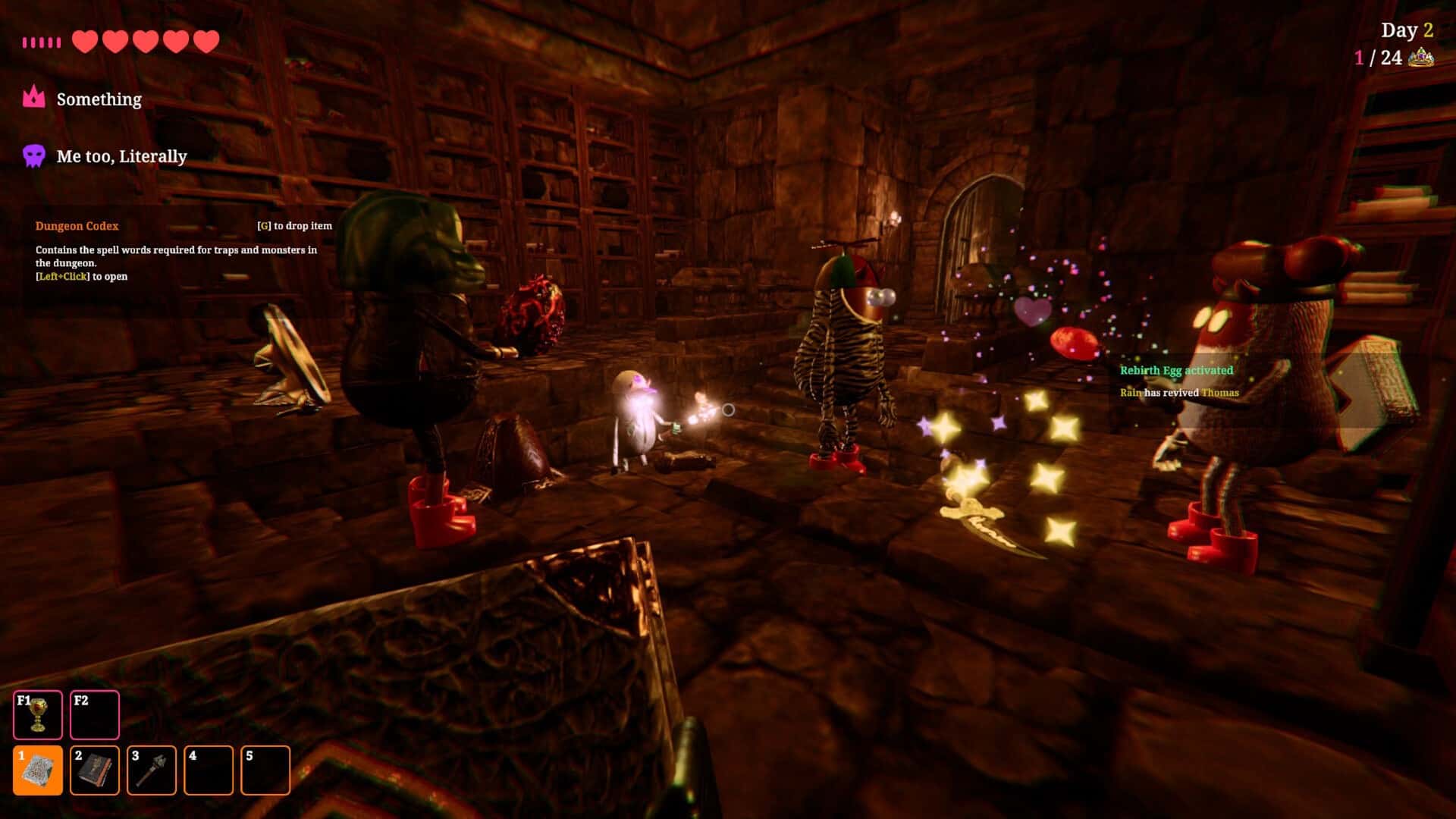The height and width of the screenshot is (819, 1456).
Task: Select empty hotbar slot 5
Action: [265, 770]
